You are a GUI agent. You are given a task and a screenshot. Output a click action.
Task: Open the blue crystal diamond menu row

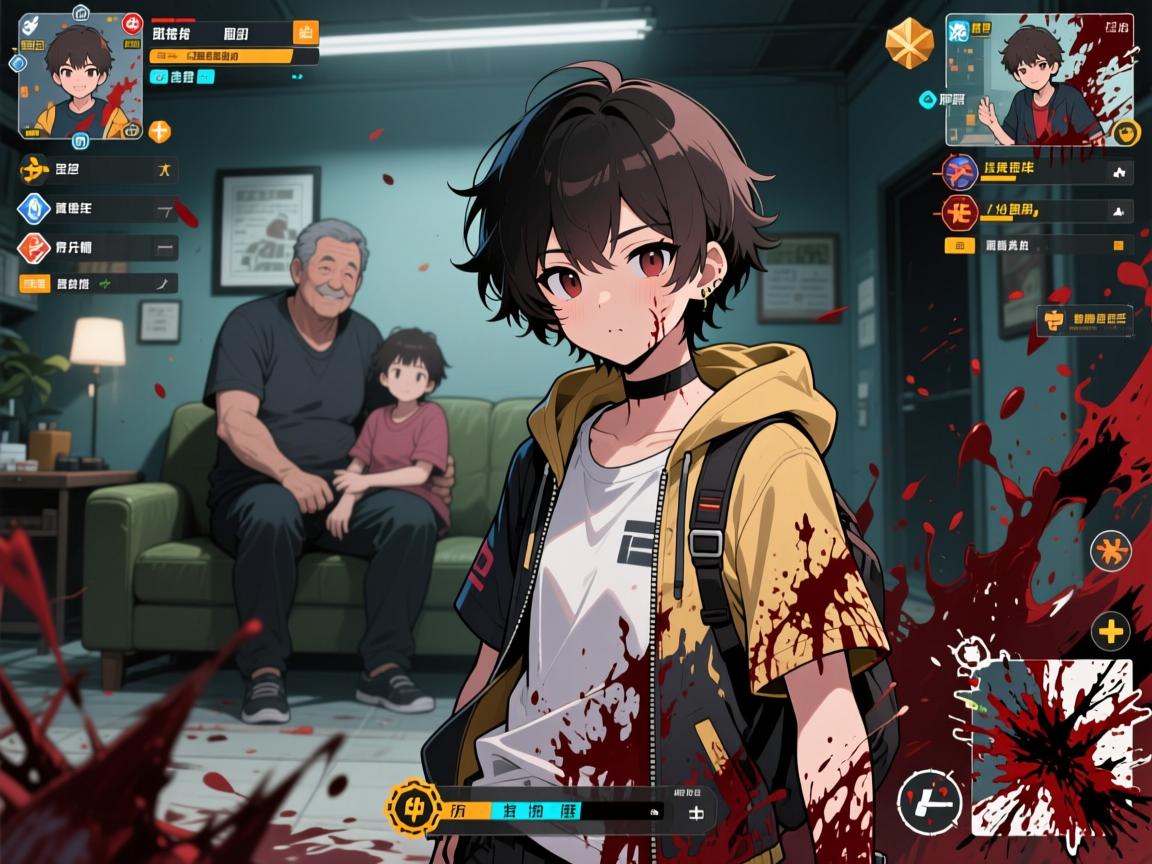[x=98, y=209]
